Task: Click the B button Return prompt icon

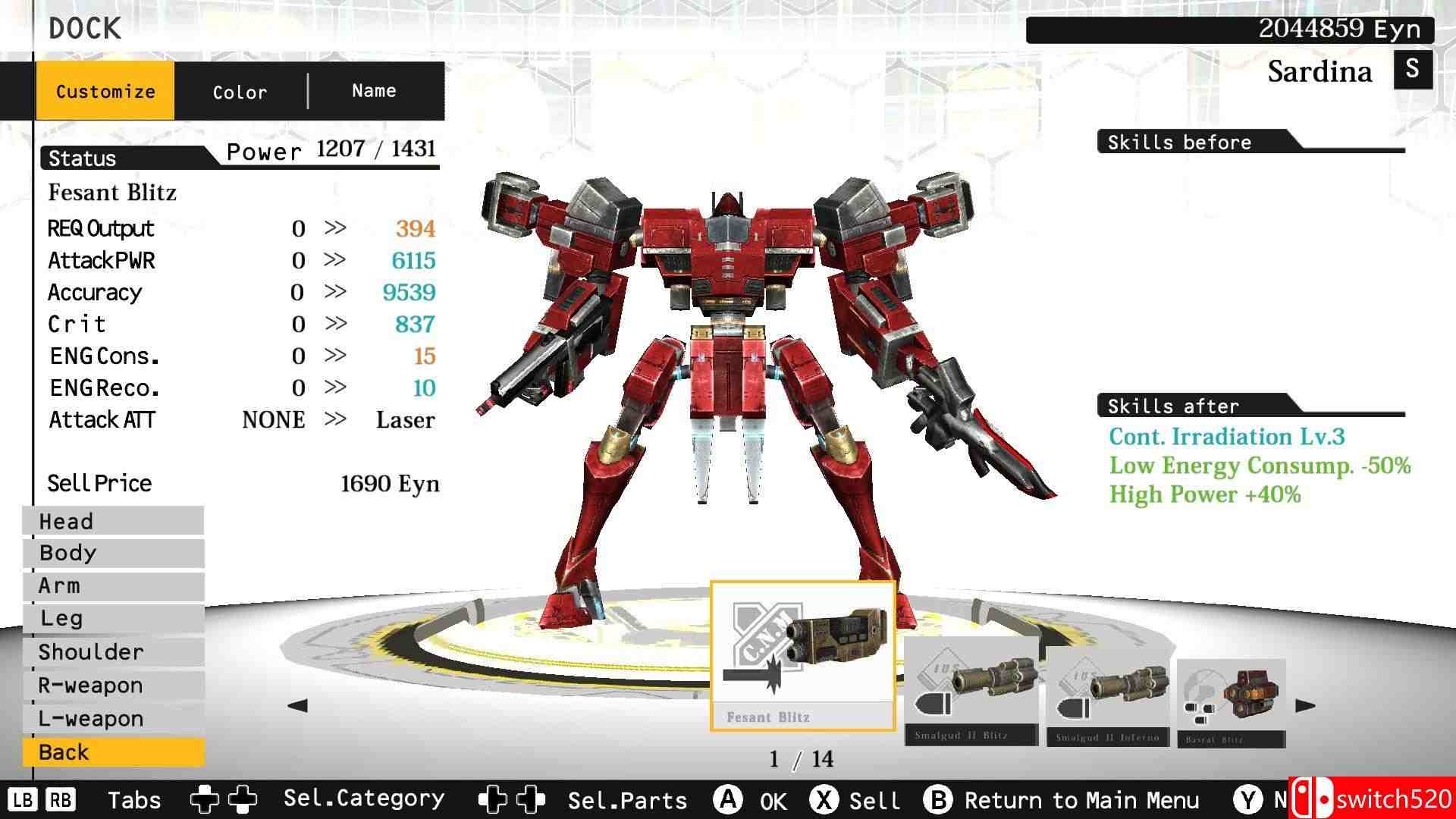Action: [x=940, y=799]
